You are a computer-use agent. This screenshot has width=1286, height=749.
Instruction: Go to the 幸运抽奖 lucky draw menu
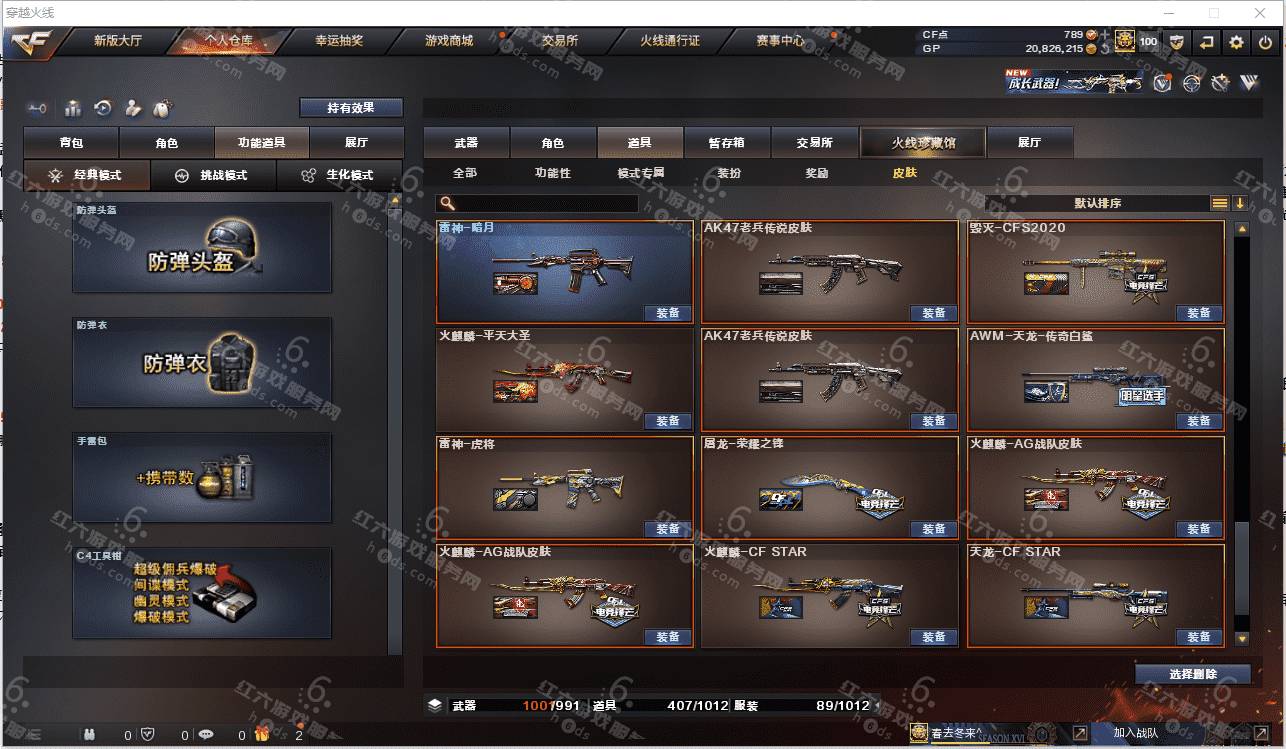click(339, 41)
